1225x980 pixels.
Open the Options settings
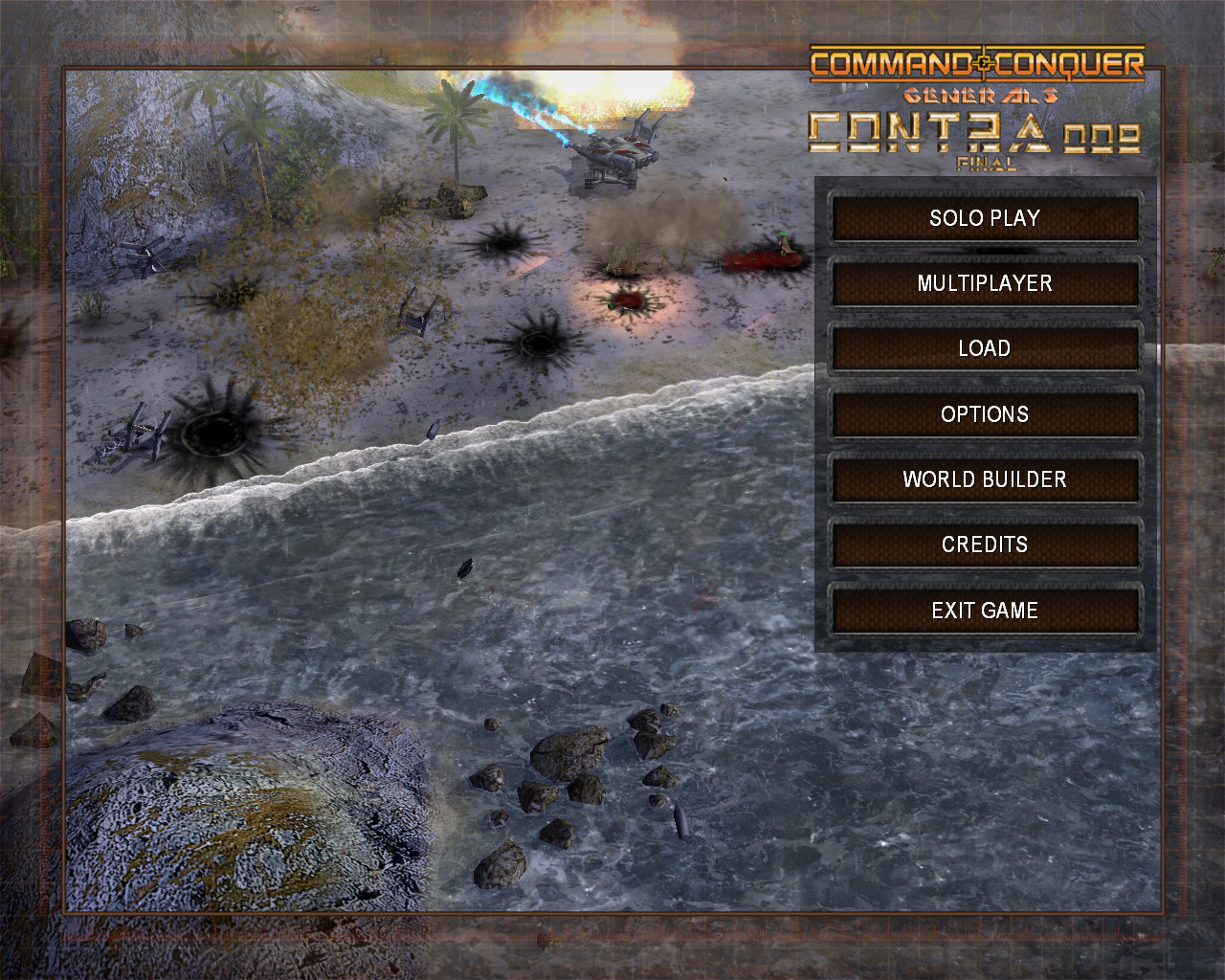985,414
